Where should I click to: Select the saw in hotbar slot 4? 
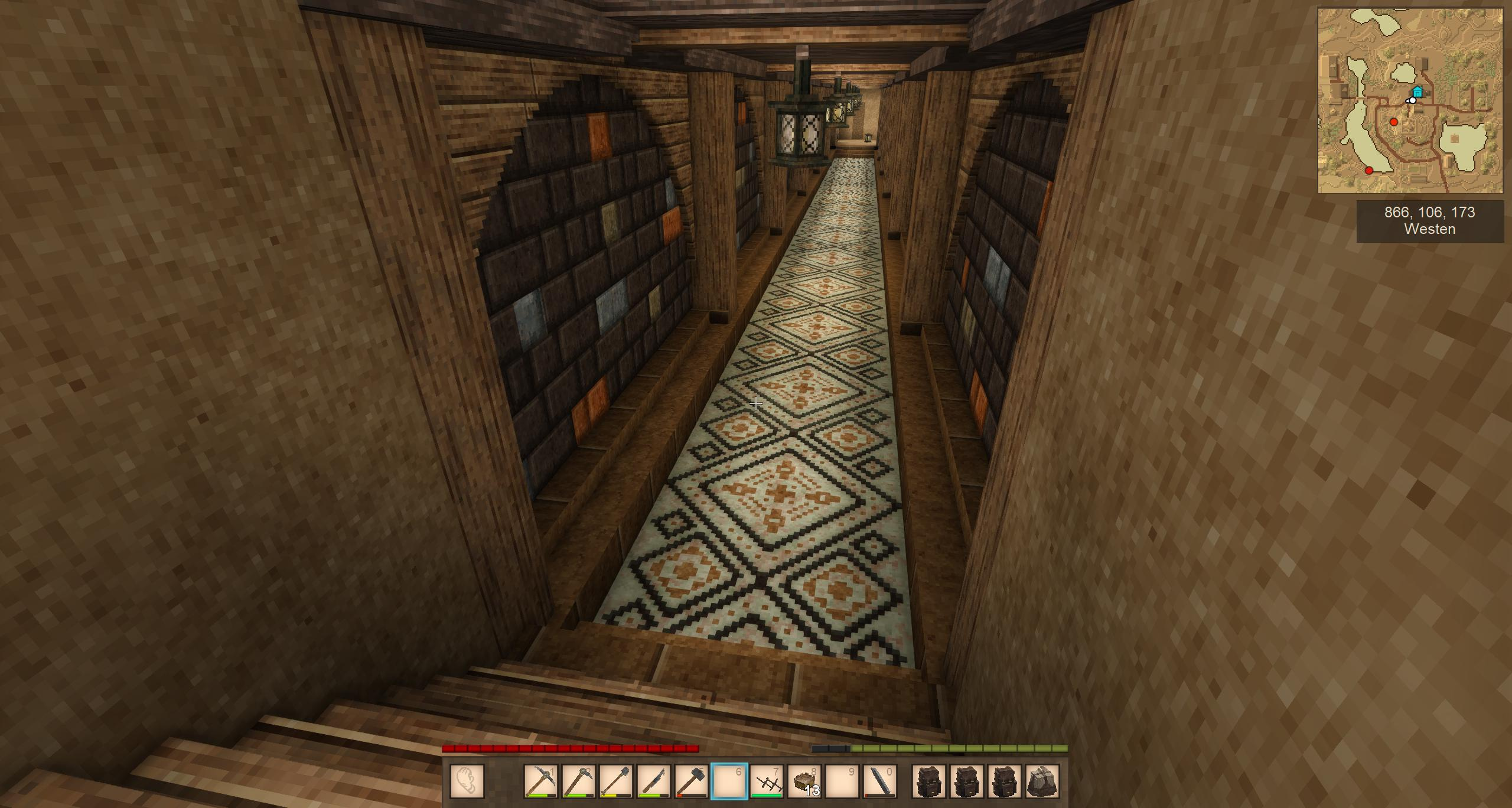pos(654,781)
